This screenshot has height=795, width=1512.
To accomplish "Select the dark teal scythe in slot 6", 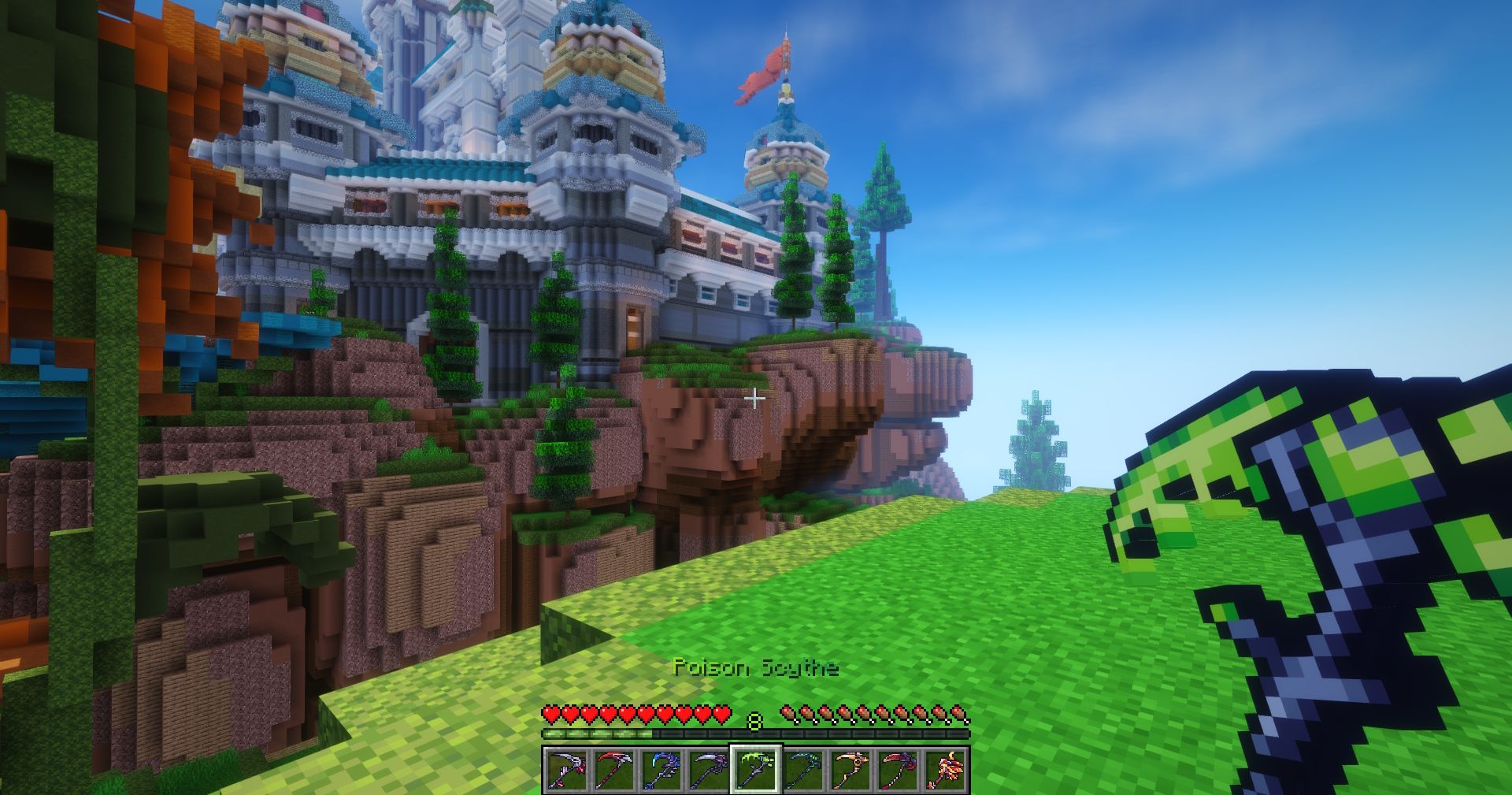I will point(806,769).
